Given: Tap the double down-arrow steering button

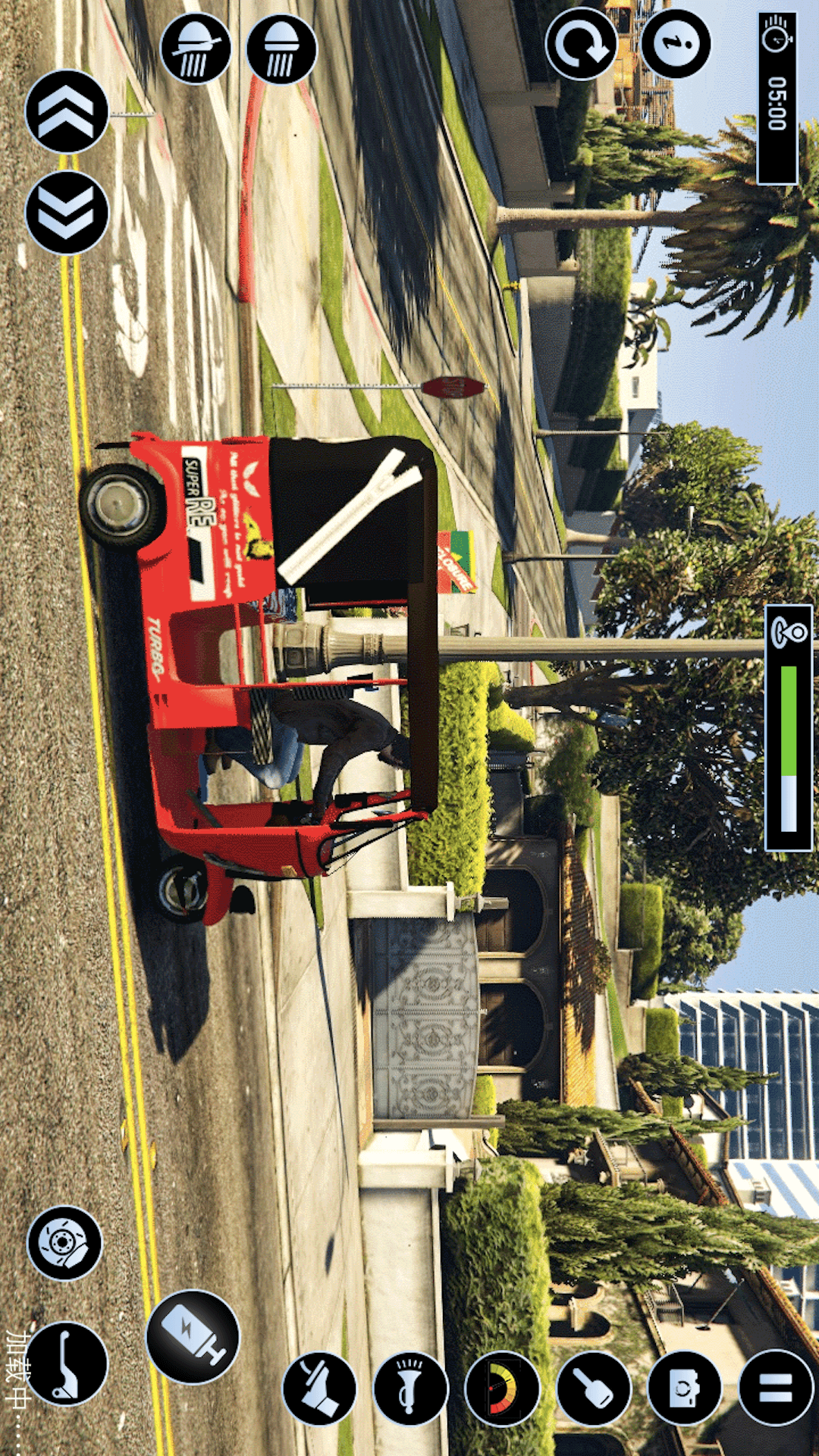Looking at the screenshot, I should (x=67, y=212).
